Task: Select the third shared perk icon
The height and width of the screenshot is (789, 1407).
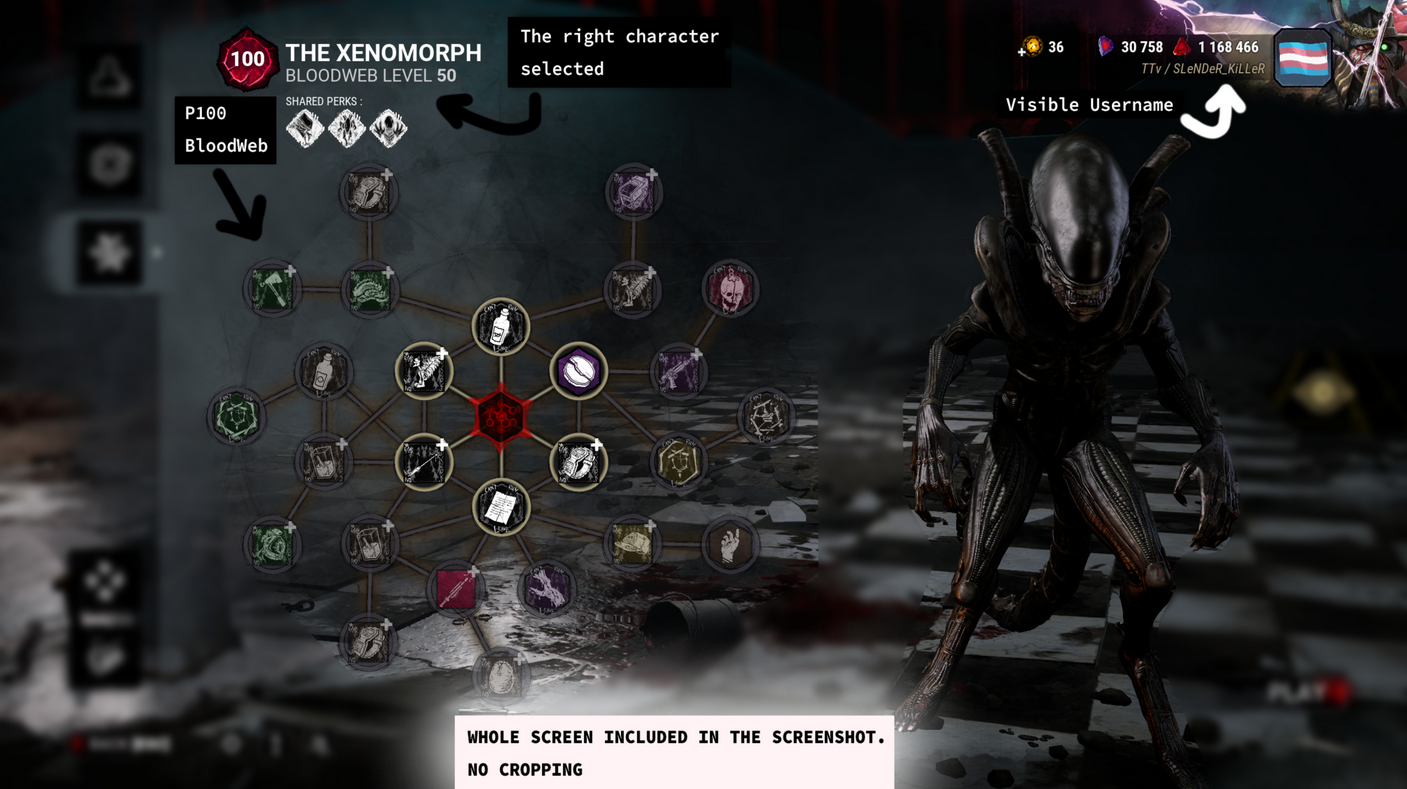Action: 388,128
